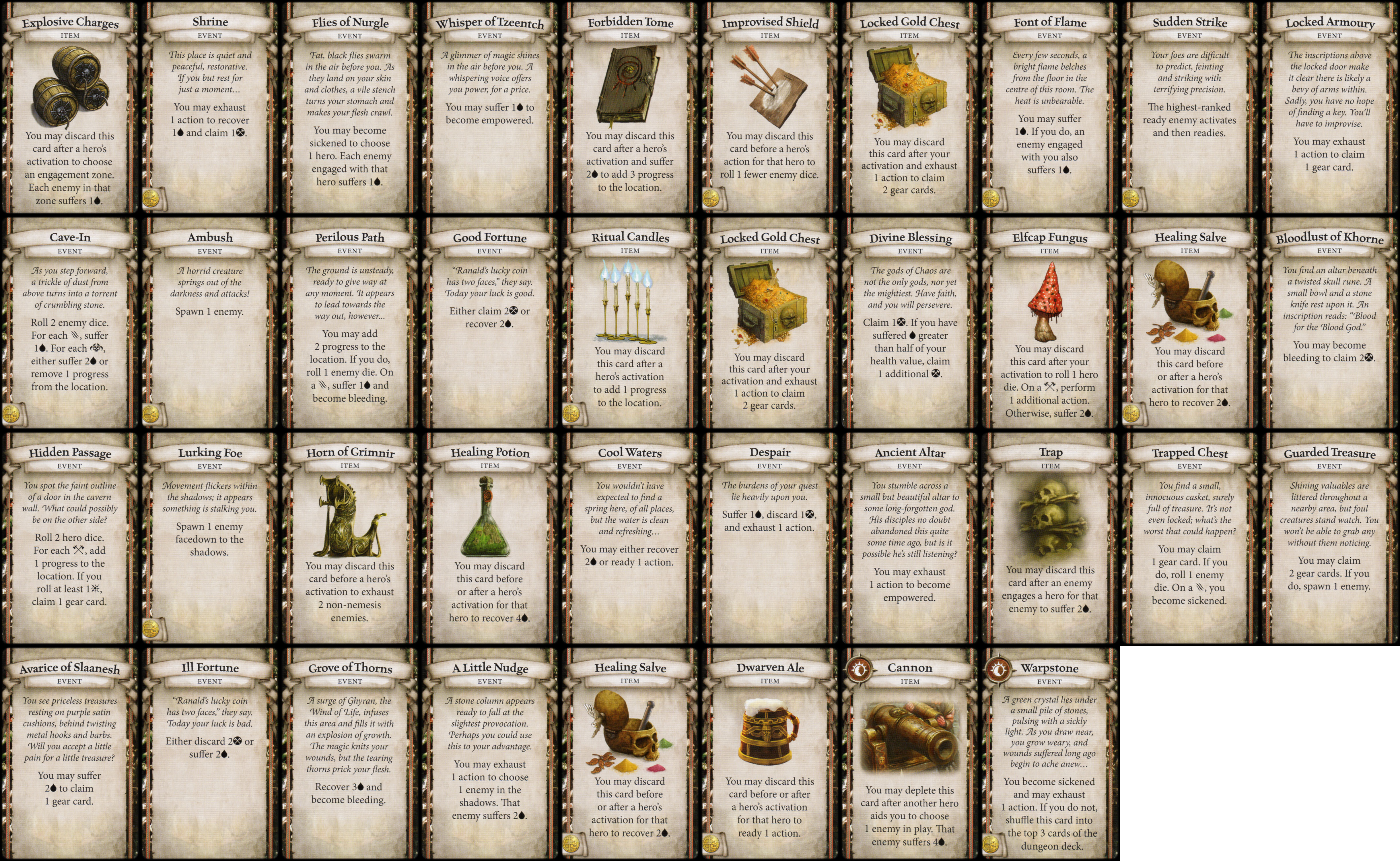This screenshot has width=1400, height=861.
Task: Select the Whisper of Tzeentch card
Action: [x=490, y=108]
